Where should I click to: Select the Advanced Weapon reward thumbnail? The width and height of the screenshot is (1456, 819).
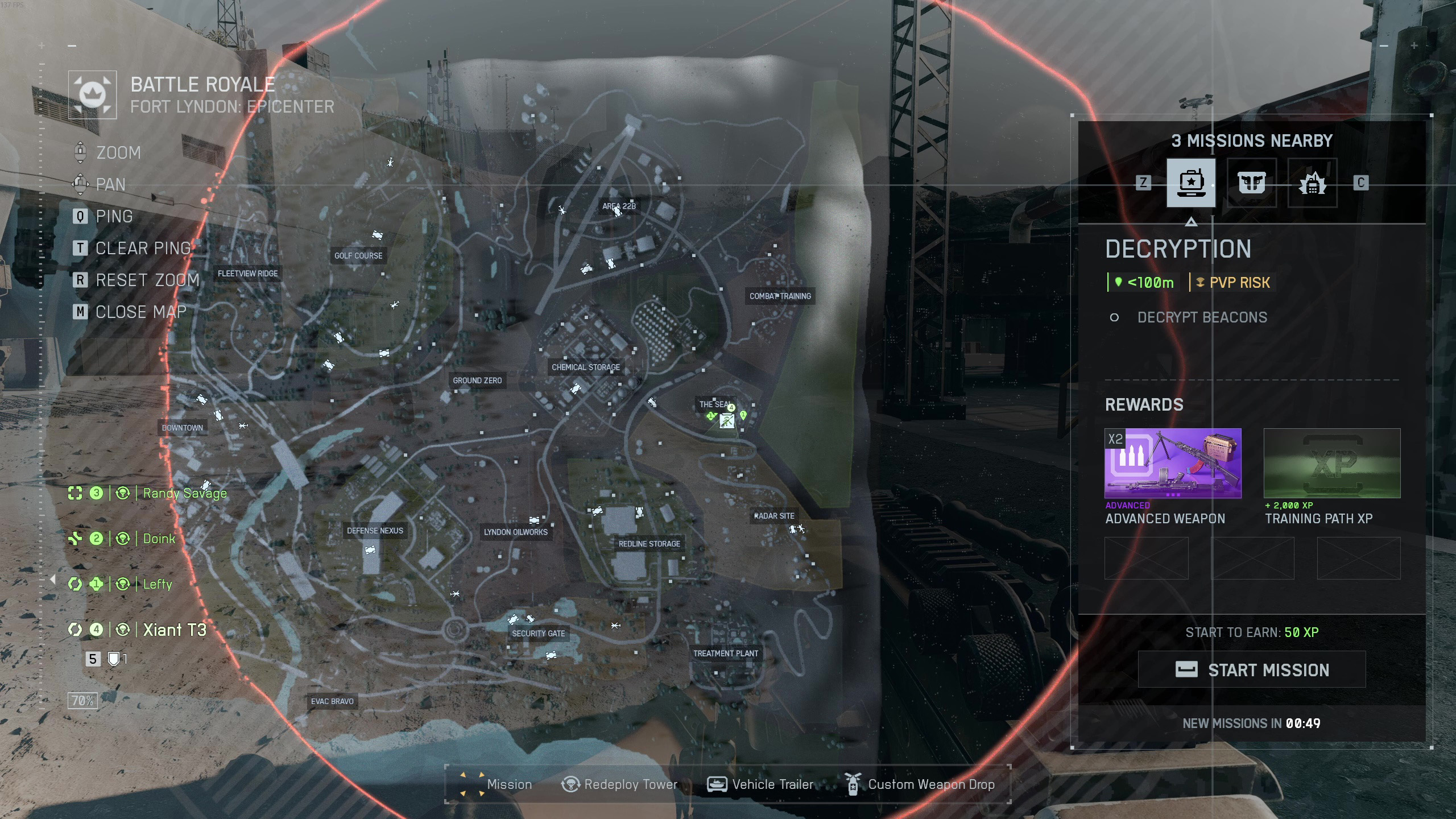point(1173,464)
